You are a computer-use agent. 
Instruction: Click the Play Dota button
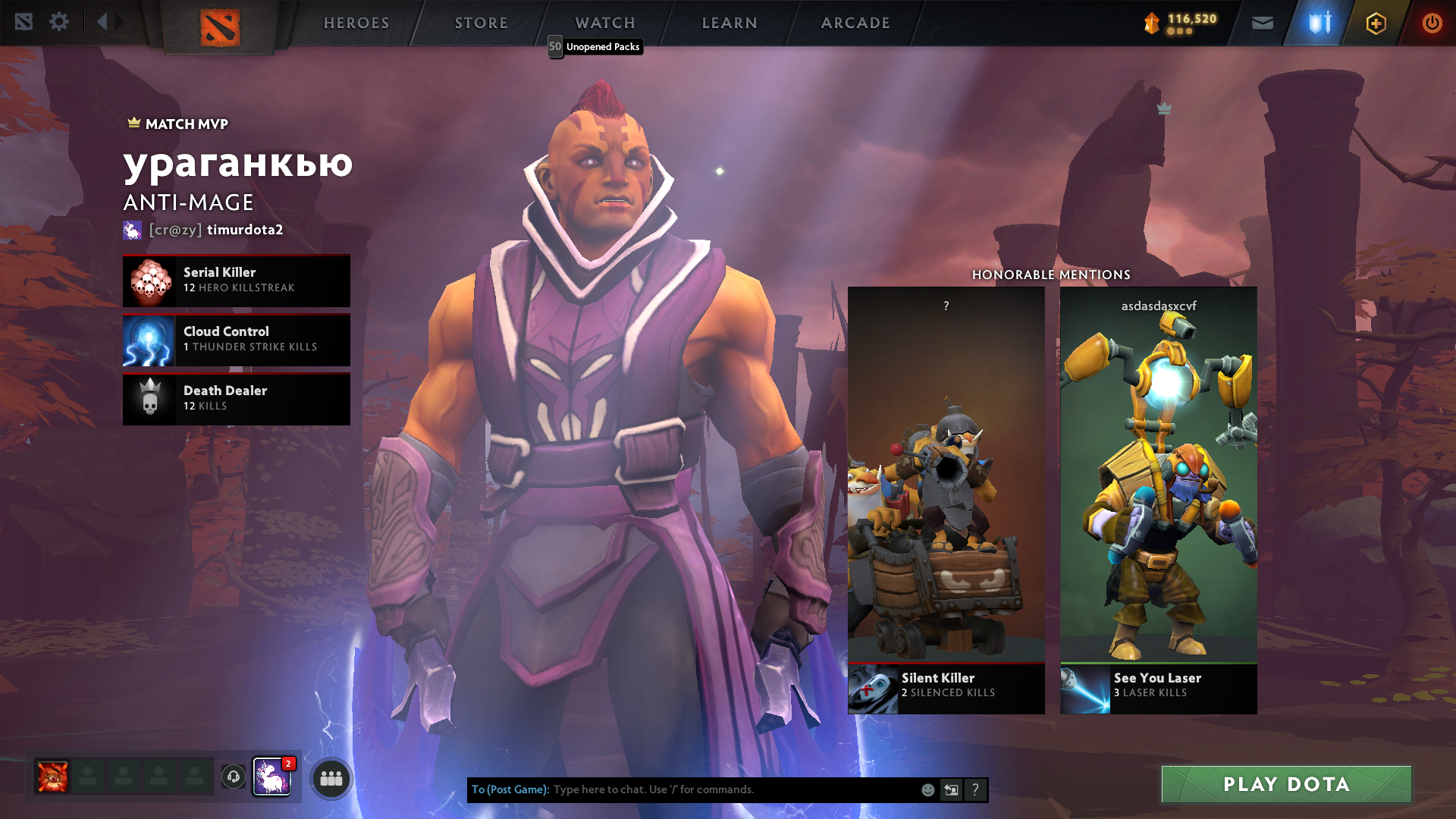click(1286, 784)
